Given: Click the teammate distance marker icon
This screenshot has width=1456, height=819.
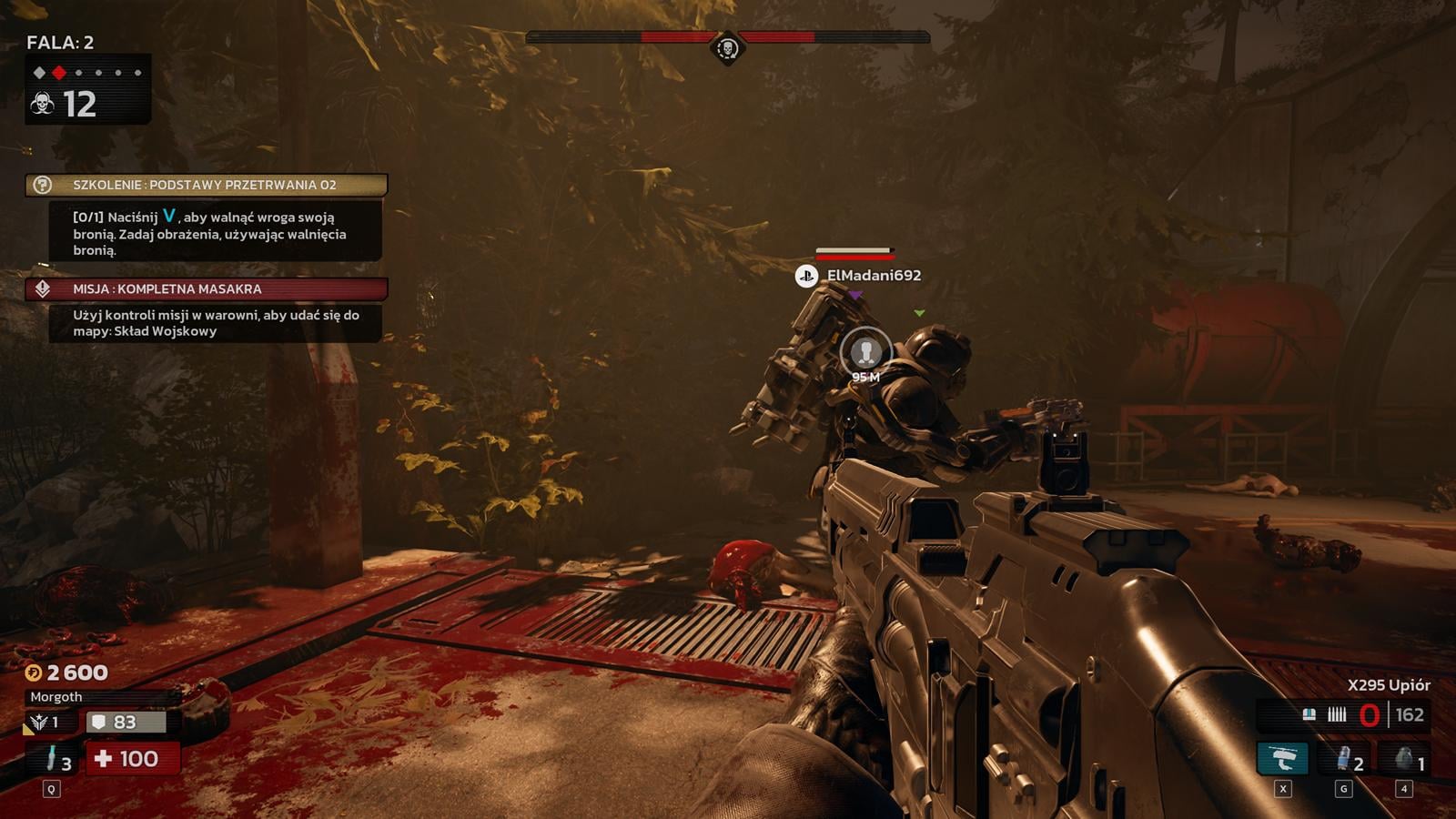Looking at the screenshot, I should 865,351.
